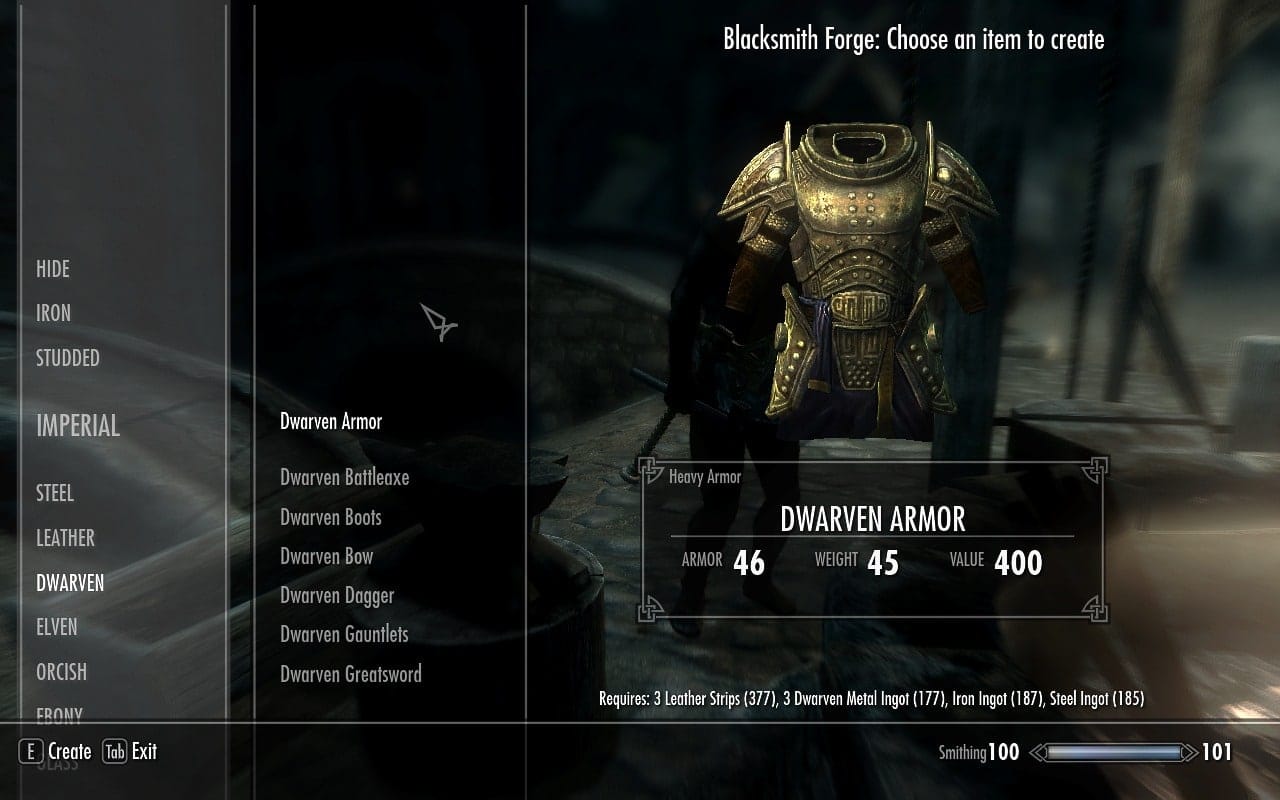The image size is (1280, 800).
Task: Select Dwarven Greatsword to forge
Action: [x=351, y=674]
